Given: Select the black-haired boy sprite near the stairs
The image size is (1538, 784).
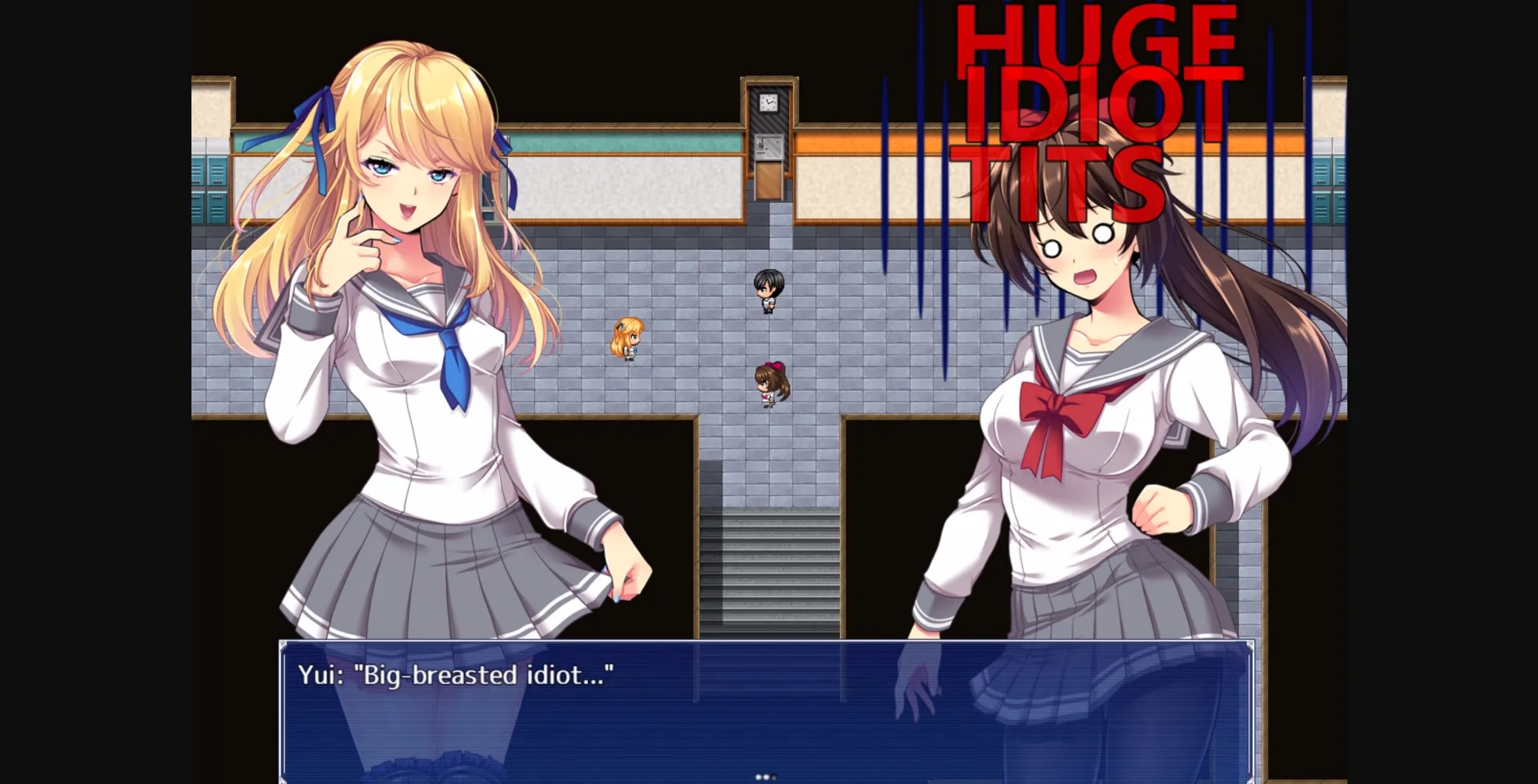Looking at the screenshot, I should coord(767,290).
